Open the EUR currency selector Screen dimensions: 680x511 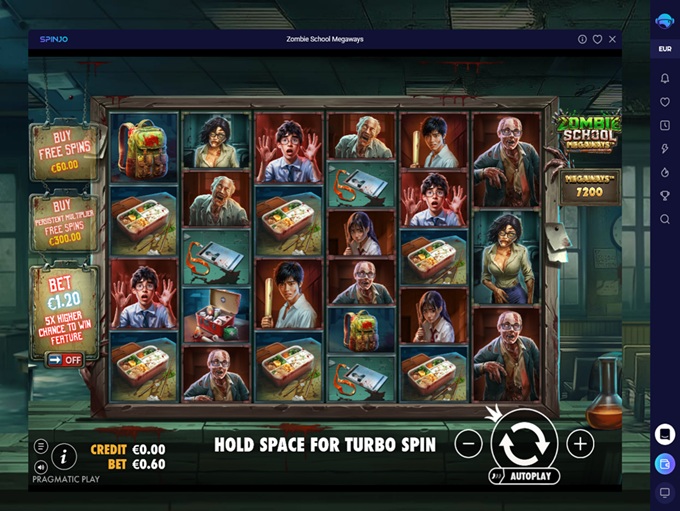665,49
